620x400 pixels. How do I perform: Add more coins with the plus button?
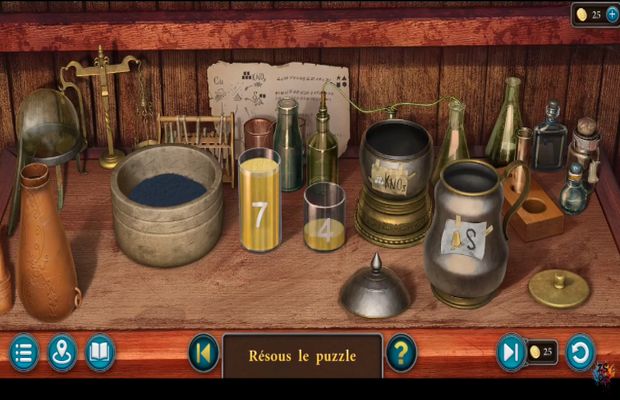(612, 15)
